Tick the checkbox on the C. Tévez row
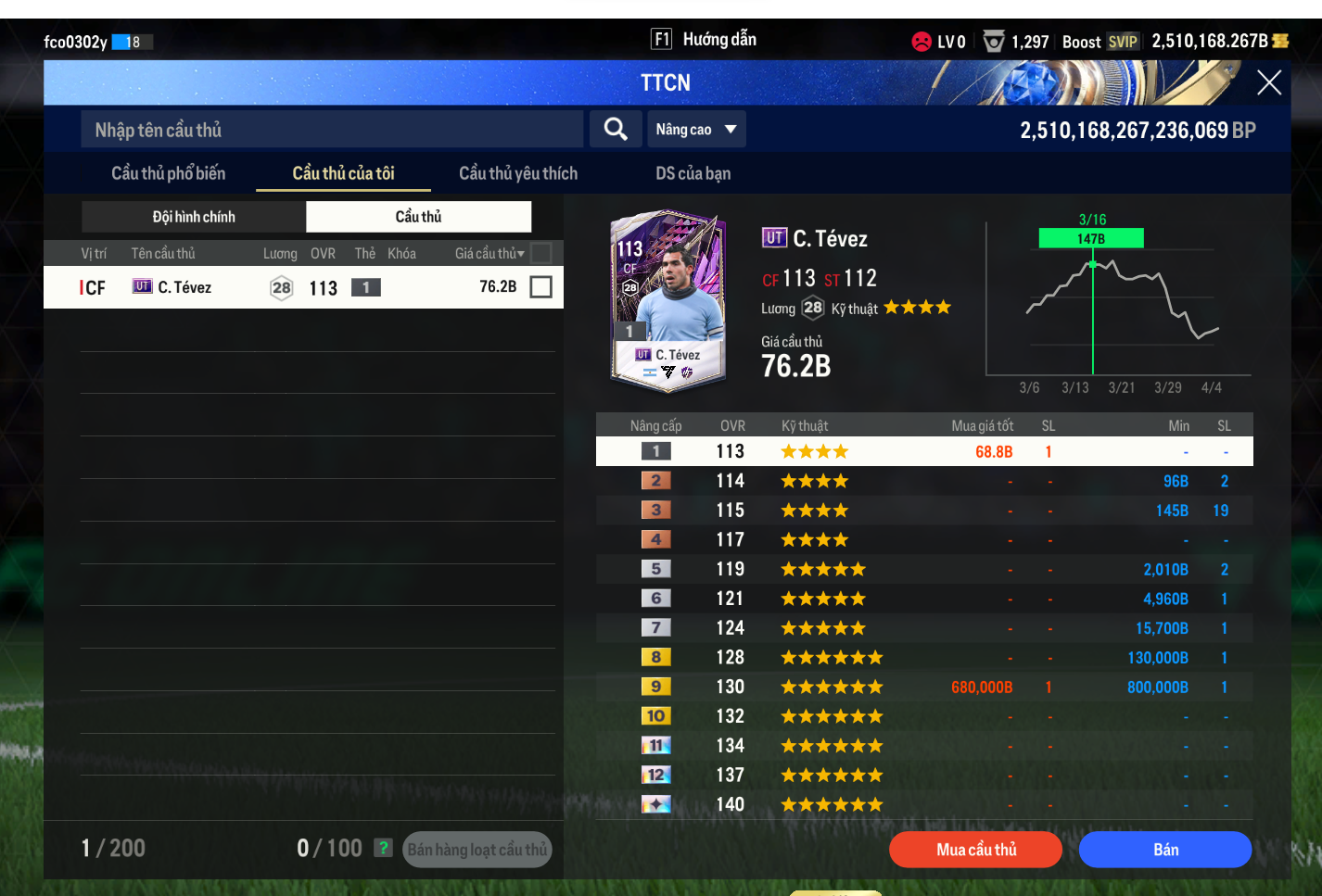 (540, 287)
